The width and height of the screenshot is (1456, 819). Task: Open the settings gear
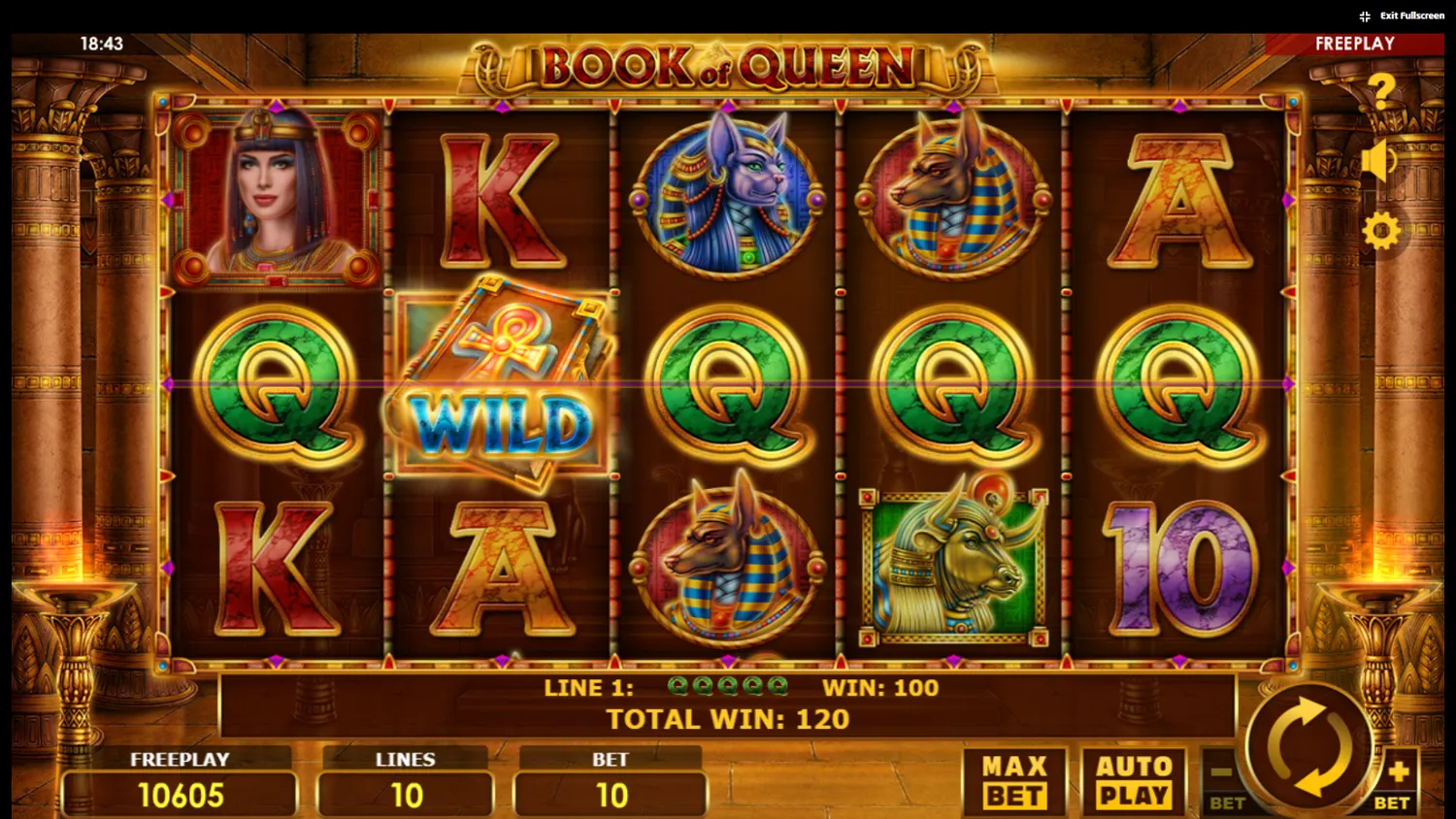pyautogui.click(x=1382, y=230)
